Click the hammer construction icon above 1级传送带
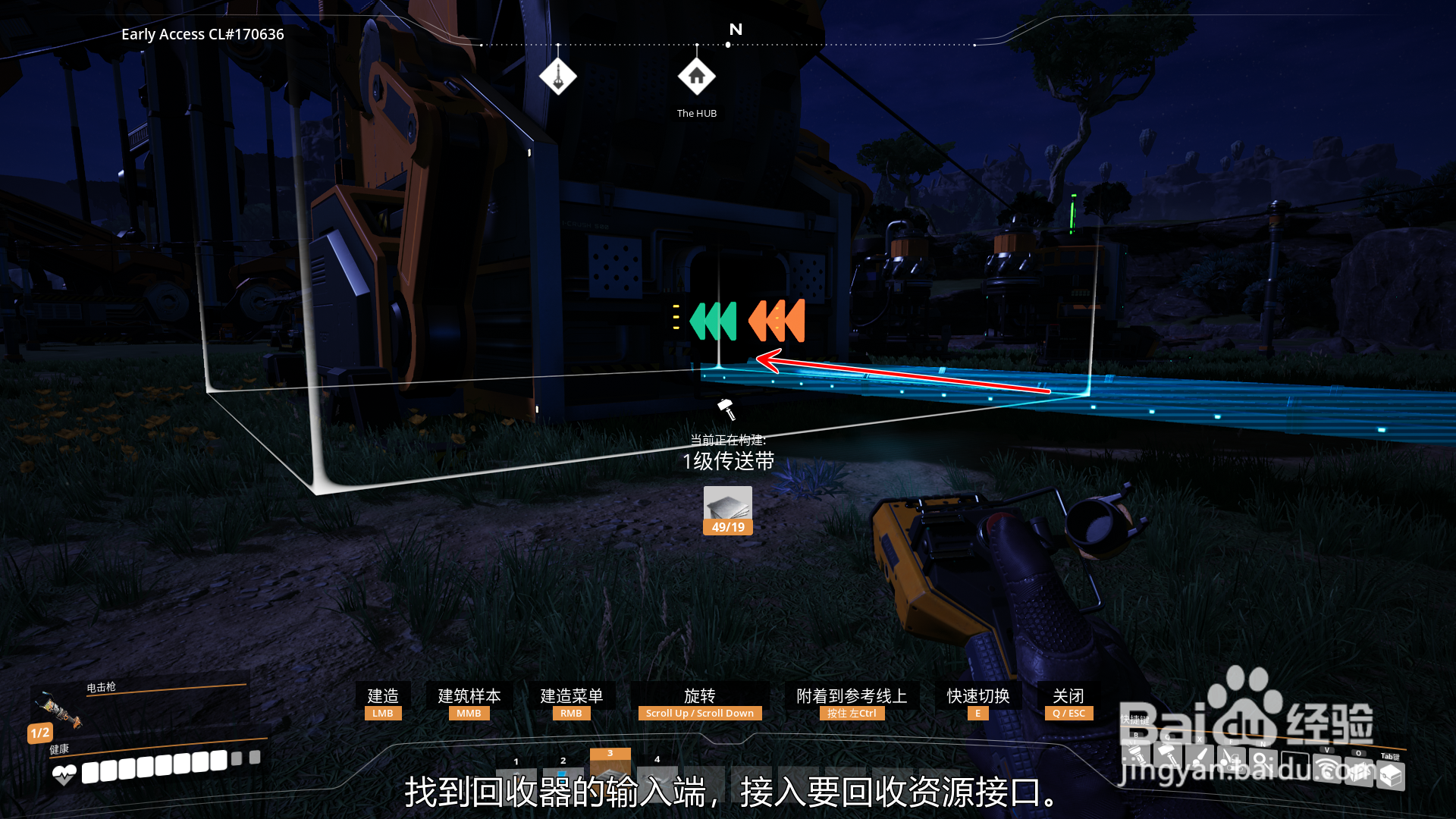 (727, 409)
